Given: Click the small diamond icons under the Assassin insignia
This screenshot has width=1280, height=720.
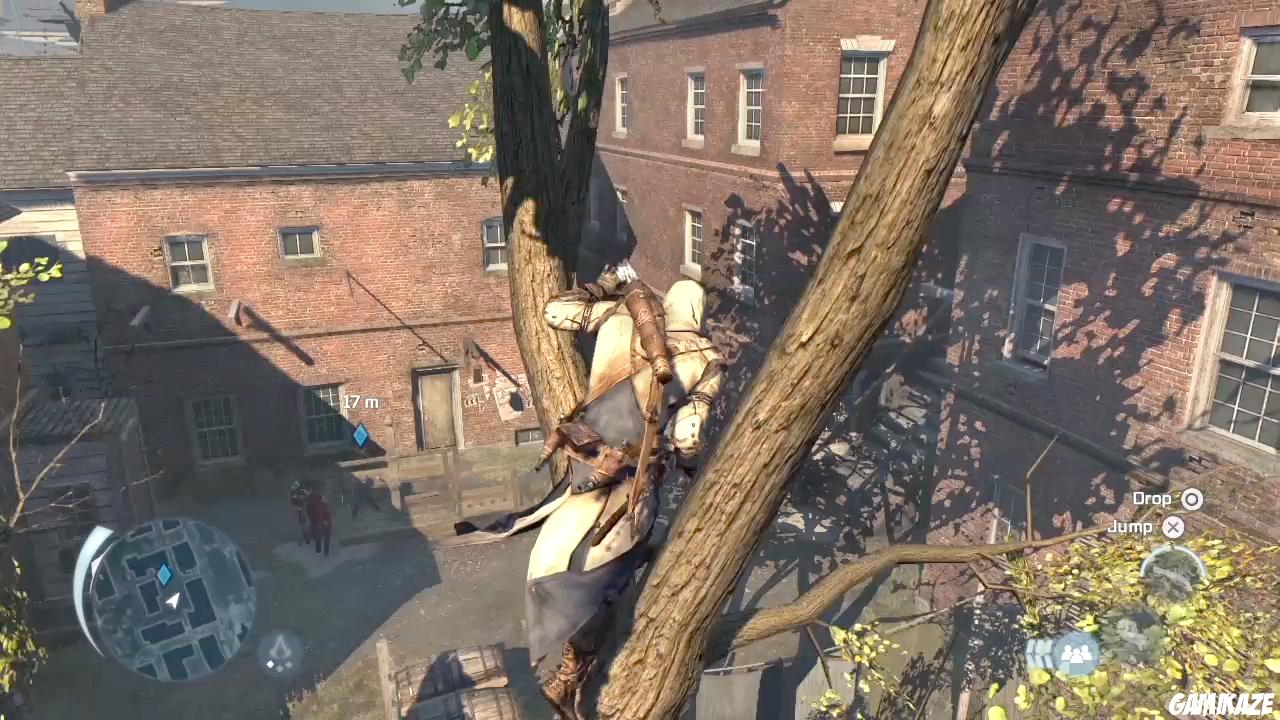Looking at the screenshot, I should 278,664.
